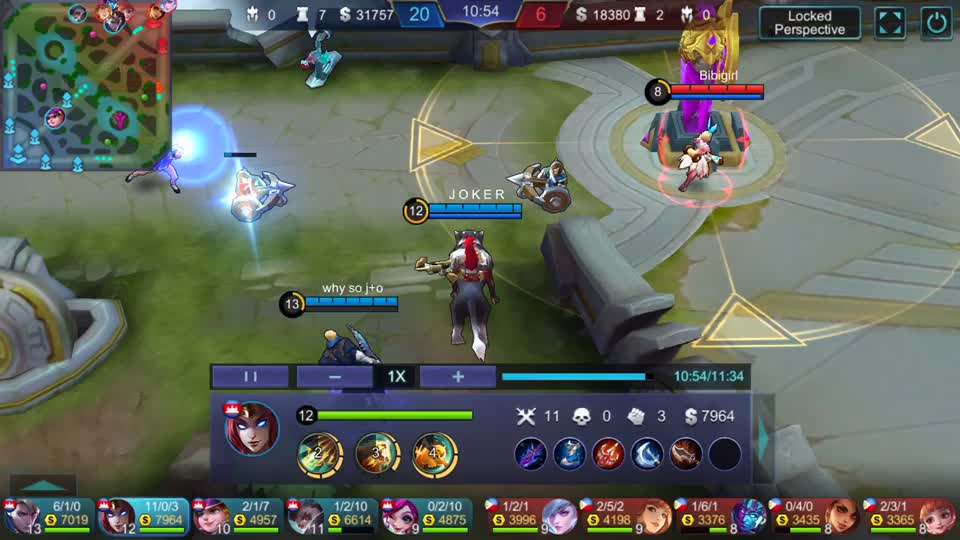960x540 pixels.
Task: Pause the replay playback
Action: point(251,377)
